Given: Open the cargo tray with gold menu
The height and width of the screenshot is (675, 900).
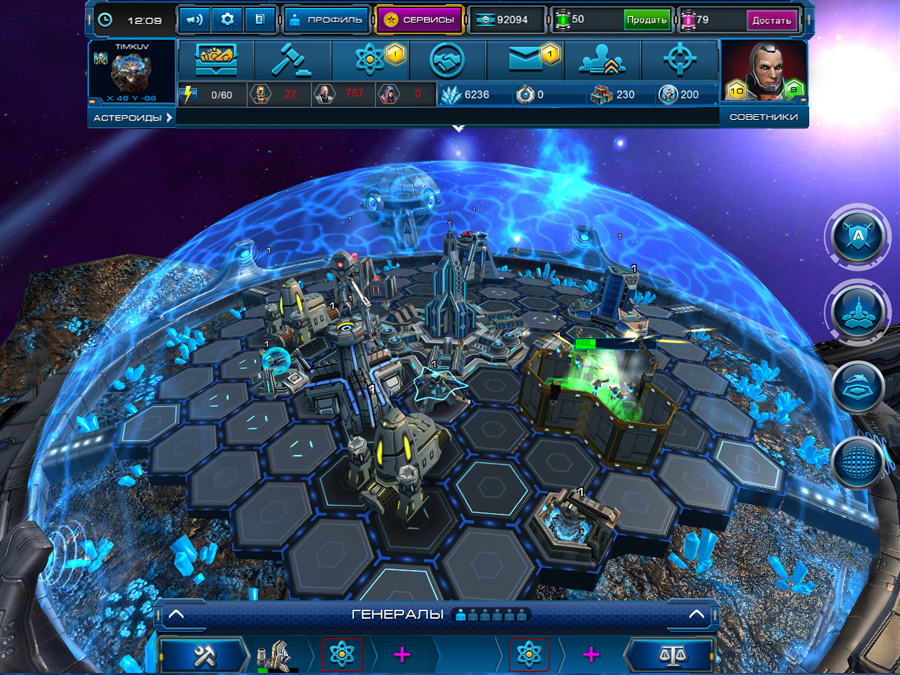Looking at the screenshot, I should pos(212,60).
